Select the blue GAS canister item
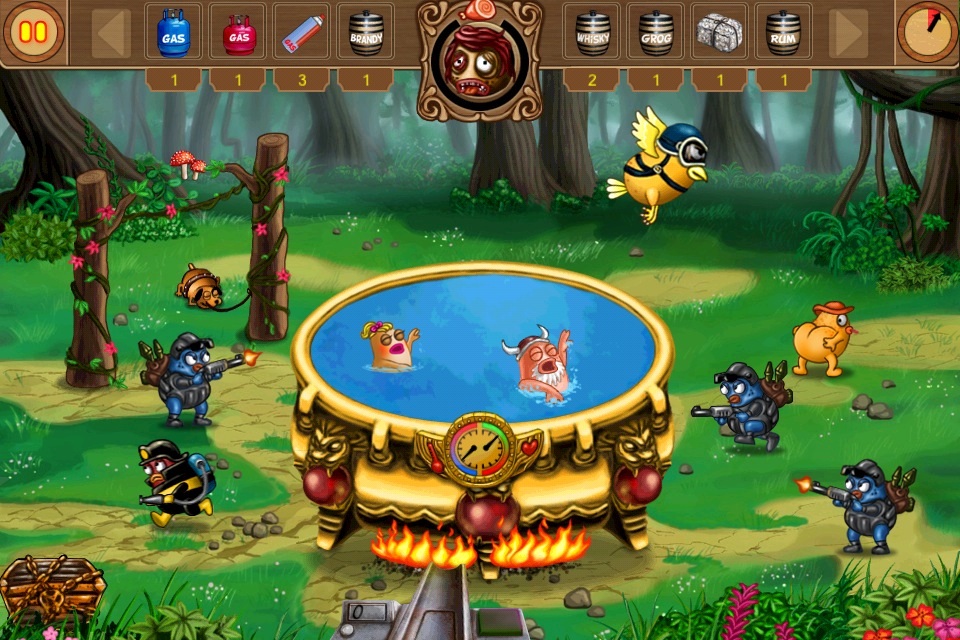The image size is (960, 640). (173, 34)
